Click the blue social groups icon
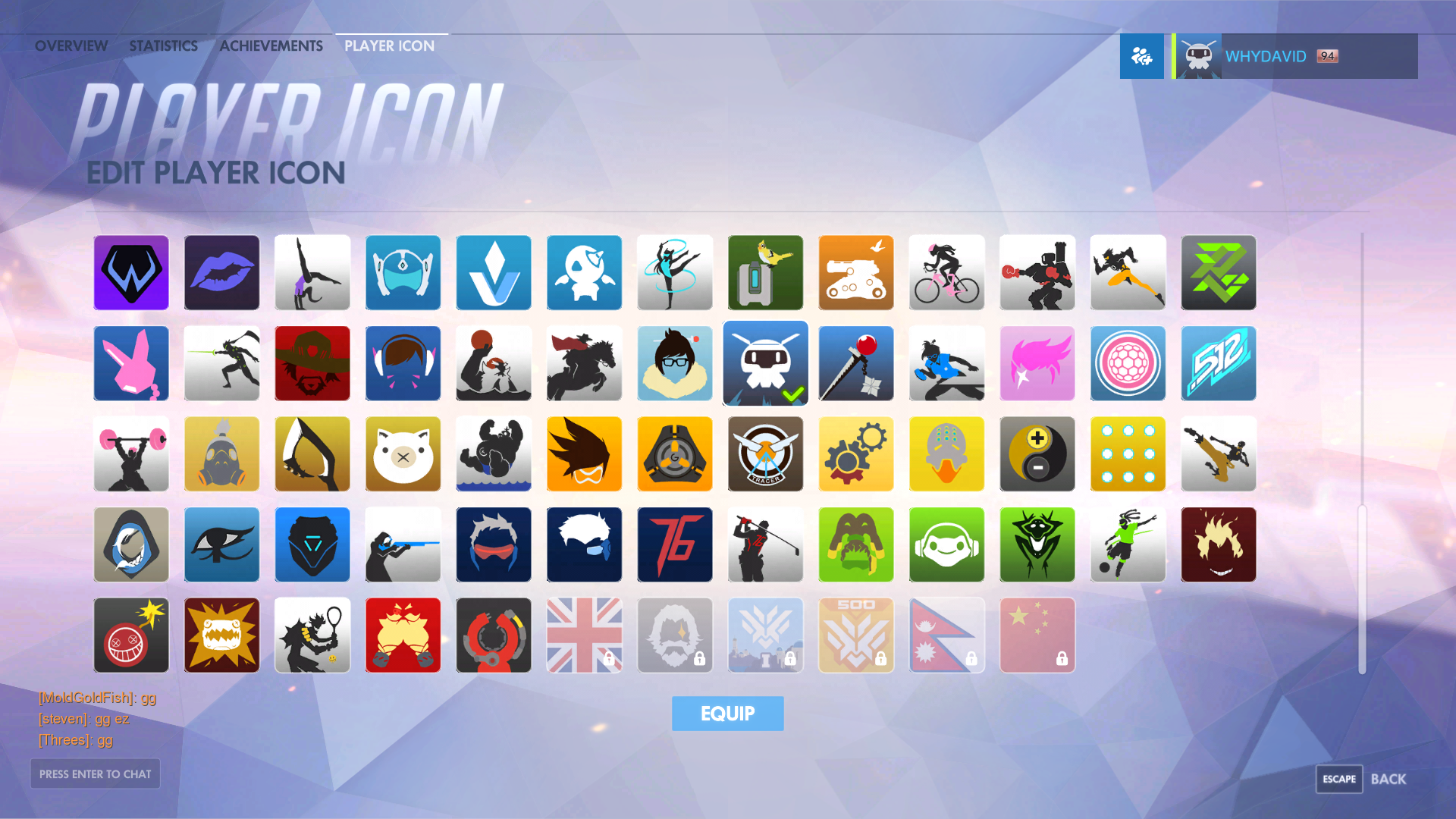The image size is (1456, 819). (x=1141, y=55)
